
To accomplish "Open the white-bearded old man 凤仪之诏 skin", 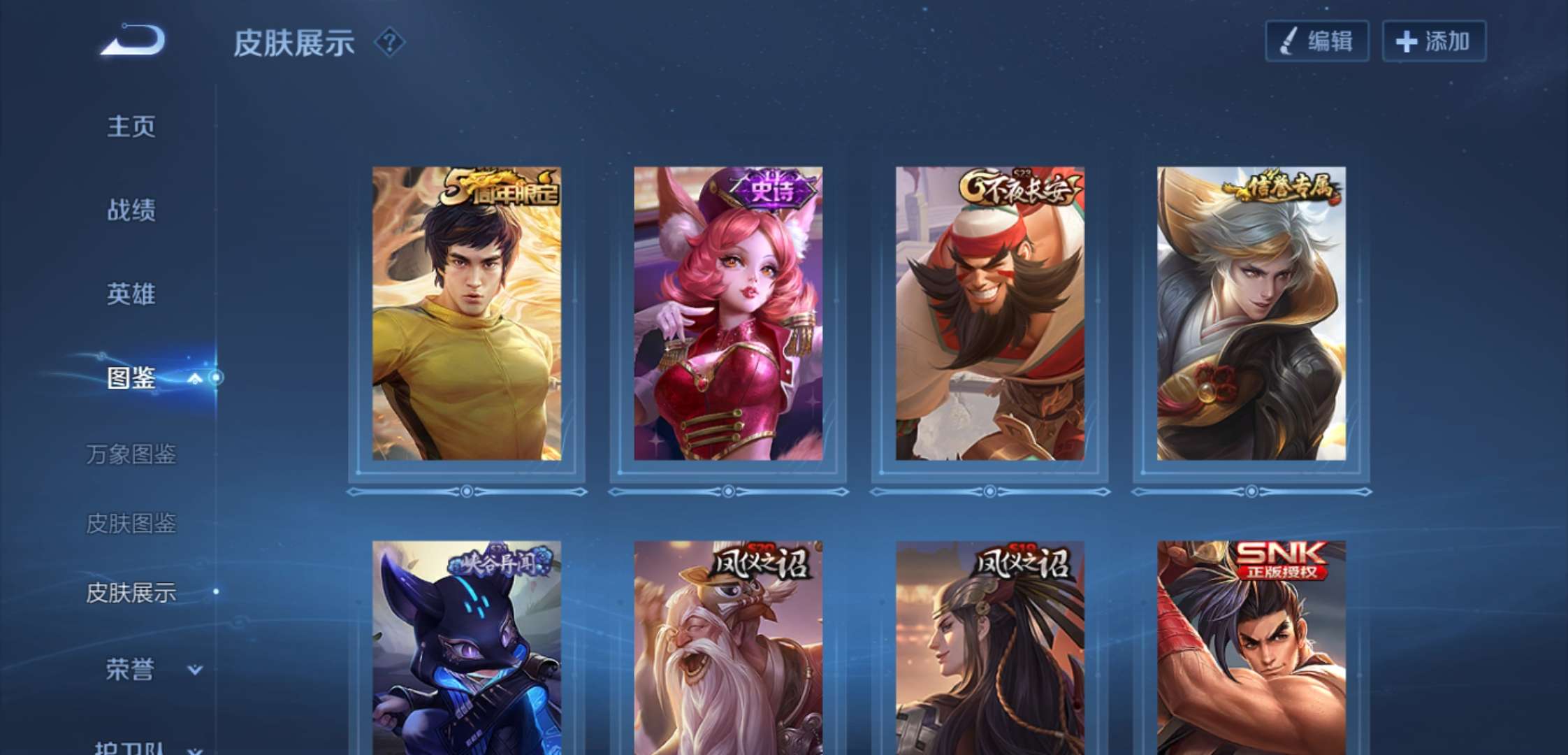I will (x=727, y=647).
